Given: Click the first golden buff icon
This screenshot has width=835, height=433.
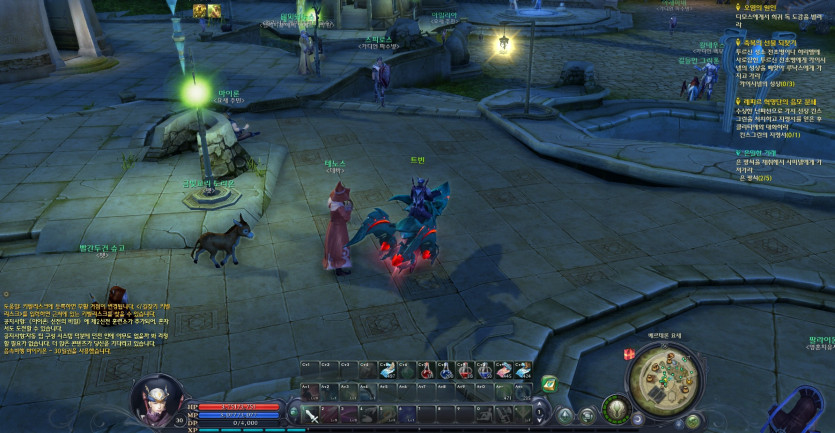Looking at the screenshot, I should [x=199, y=10].
